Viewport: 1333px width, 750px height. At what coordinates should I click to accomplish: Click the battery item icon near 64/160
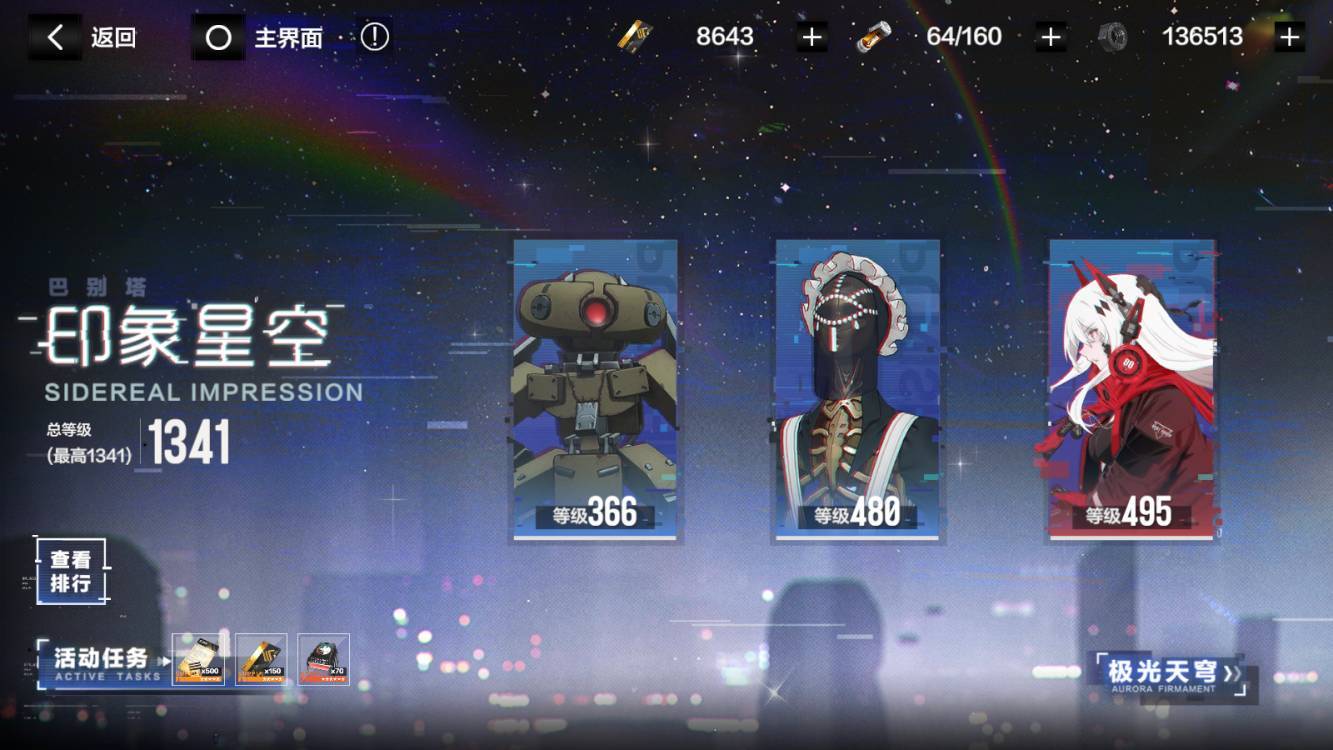click(872, 35)
